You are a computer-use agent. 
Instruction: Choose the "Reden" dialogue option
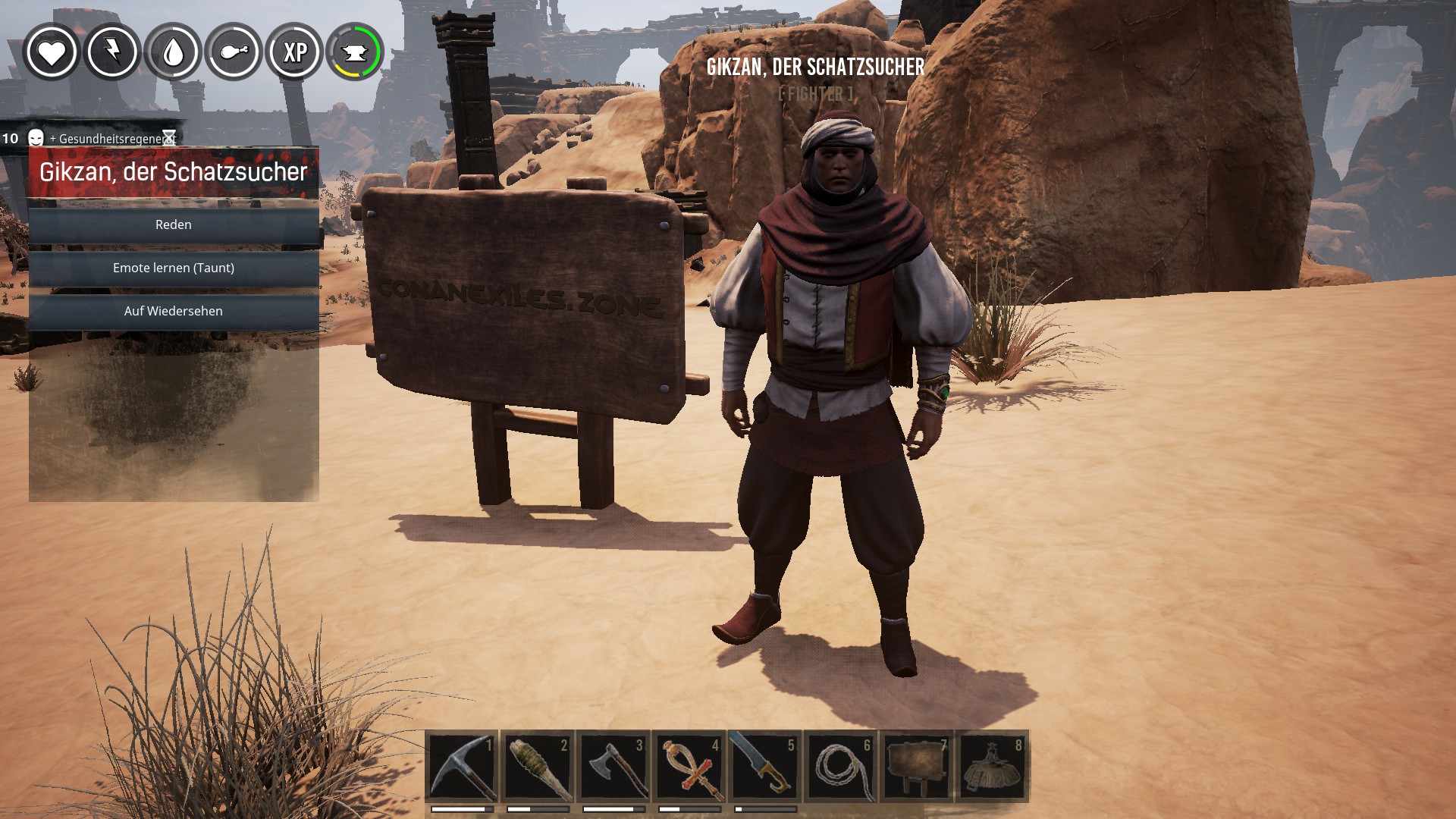[174, 224]
